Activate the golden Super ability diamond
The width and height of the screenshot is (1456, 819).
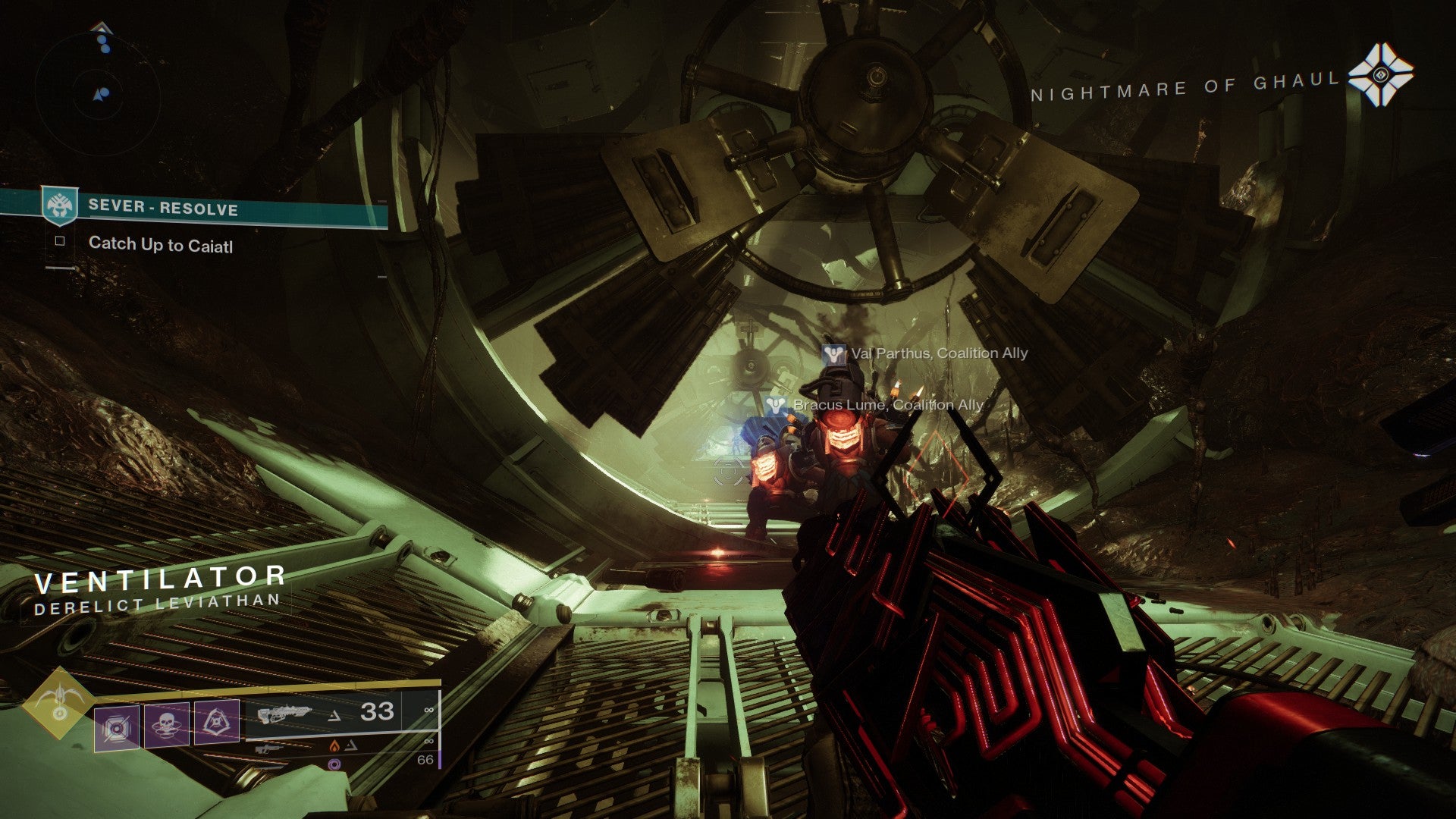pos(58,702)
